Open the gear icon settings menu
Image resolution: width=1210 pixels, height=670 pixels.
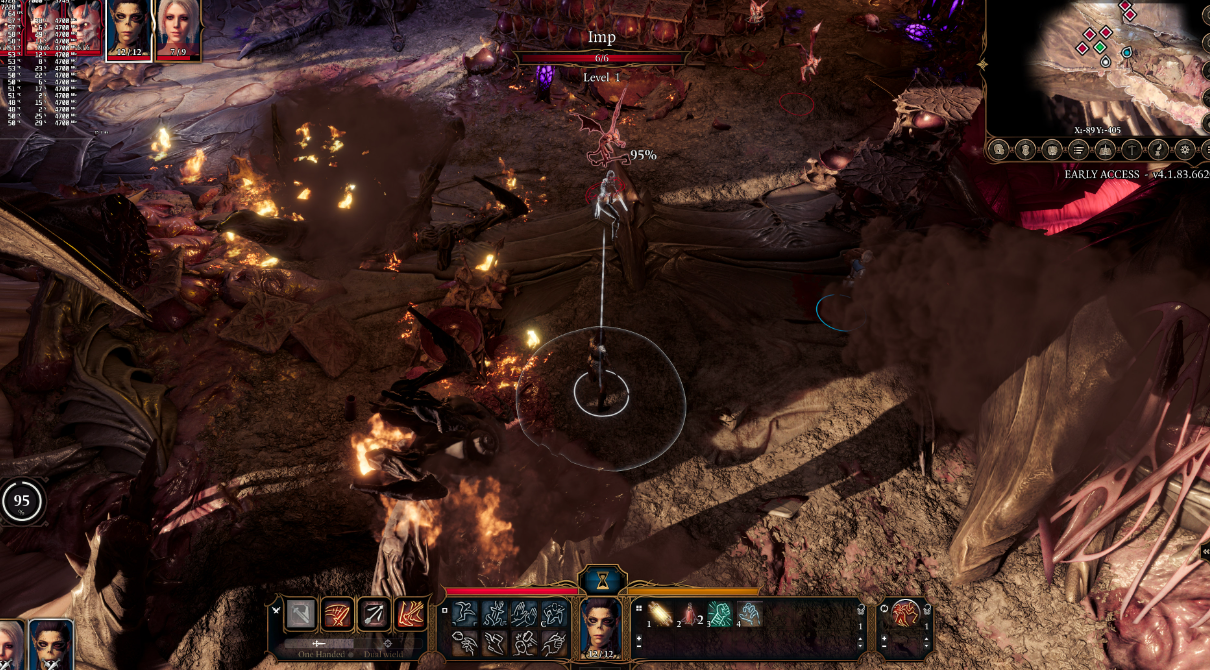[x=1185, y=150]
